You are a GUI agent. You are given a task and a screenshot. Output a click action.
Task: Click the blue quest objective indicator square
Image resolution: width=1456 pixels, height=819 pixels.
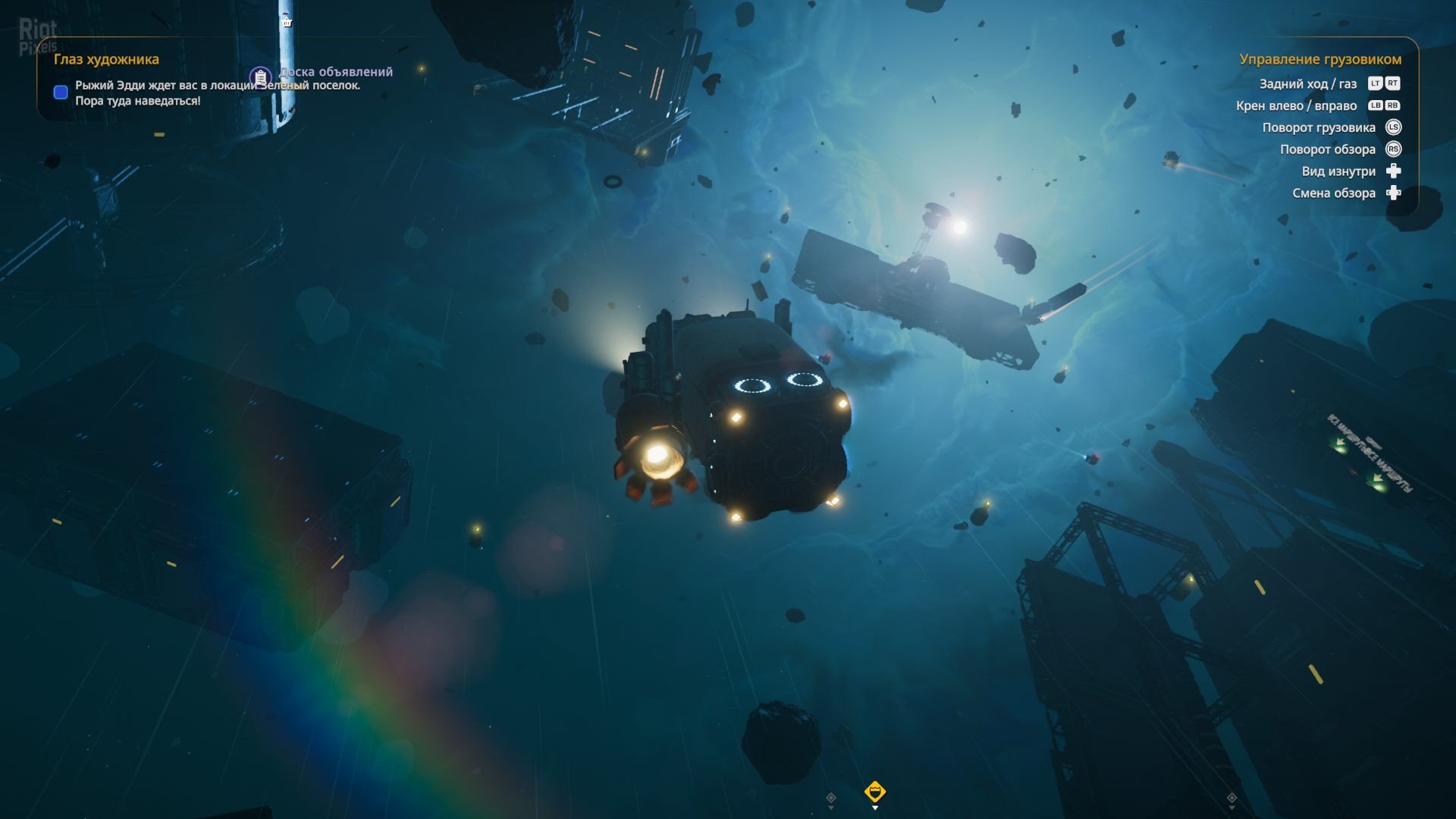(61, 93)
